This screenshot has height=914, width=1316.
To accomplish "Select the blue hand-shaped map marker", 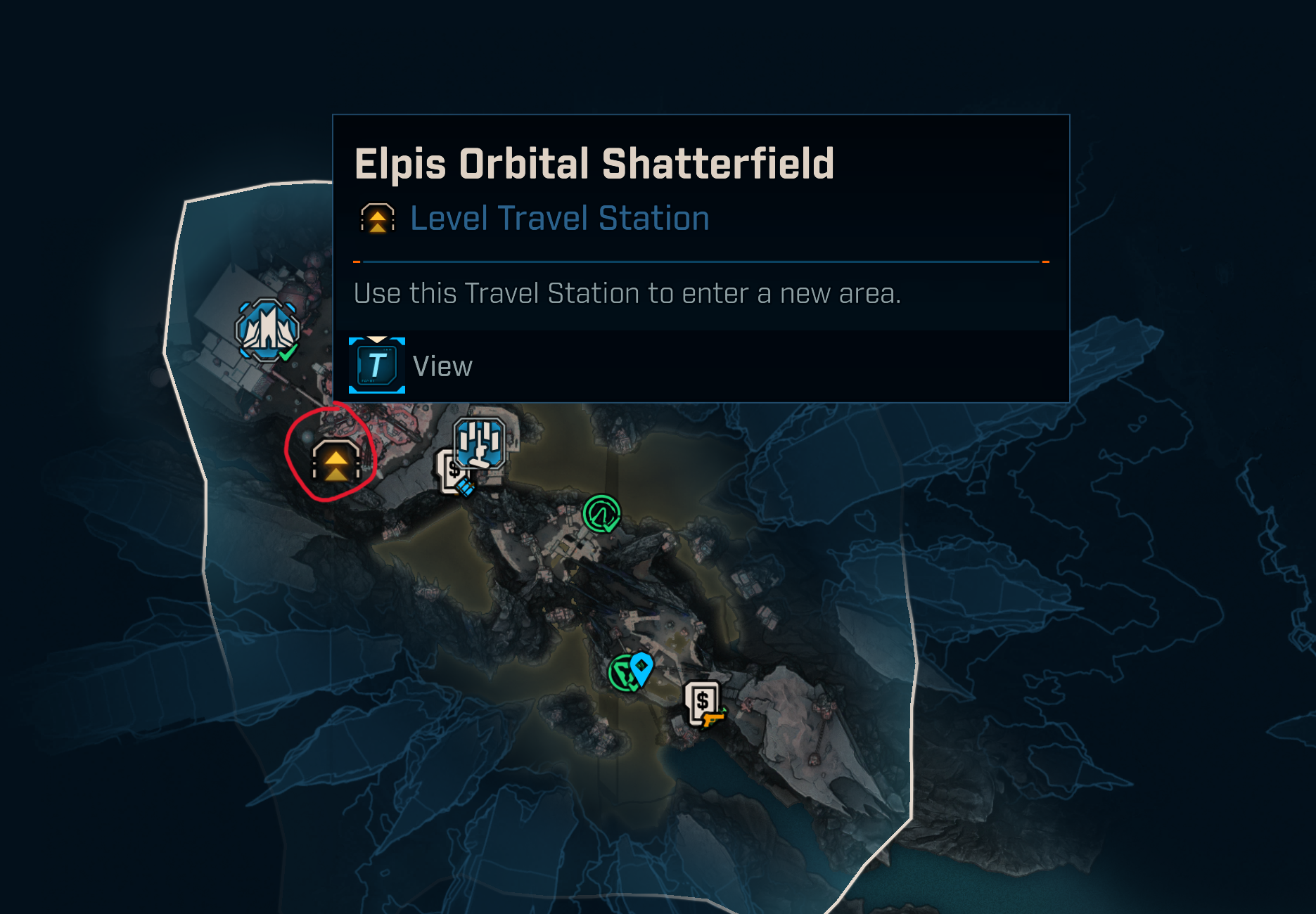I will click(x=480, y=444).
